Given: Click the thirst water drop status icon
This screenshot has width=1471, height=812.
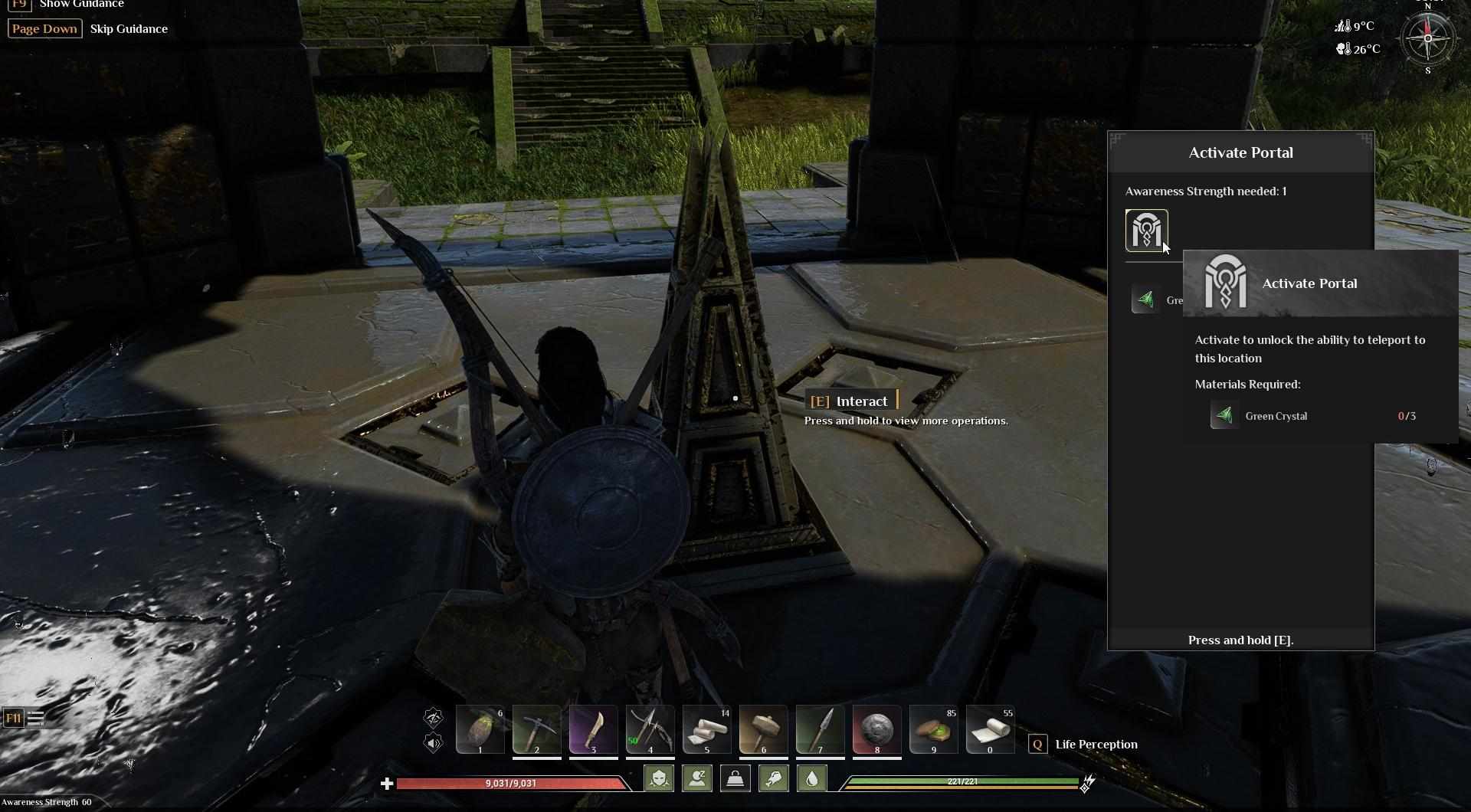Looking at the screenshot, I should [811, 778].
